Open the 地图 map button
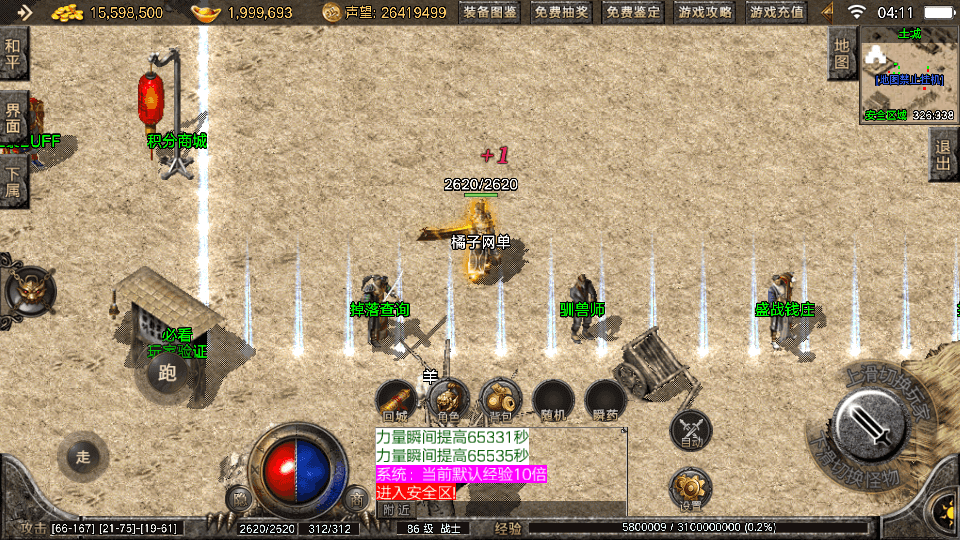The height and width of the screenshot is (540, 960). point(843,53)
